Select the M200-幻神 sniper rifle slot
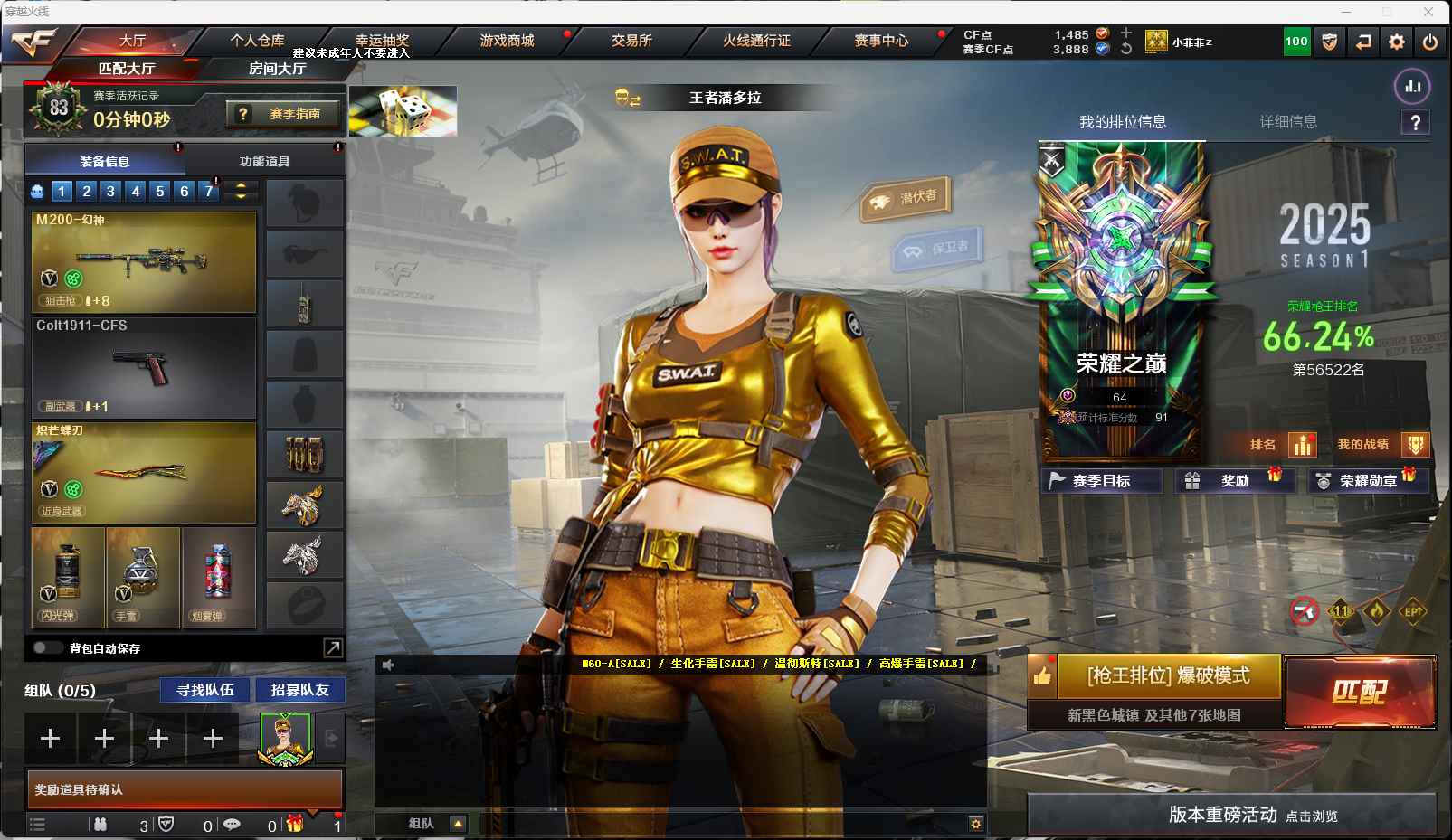 point(144,262)
